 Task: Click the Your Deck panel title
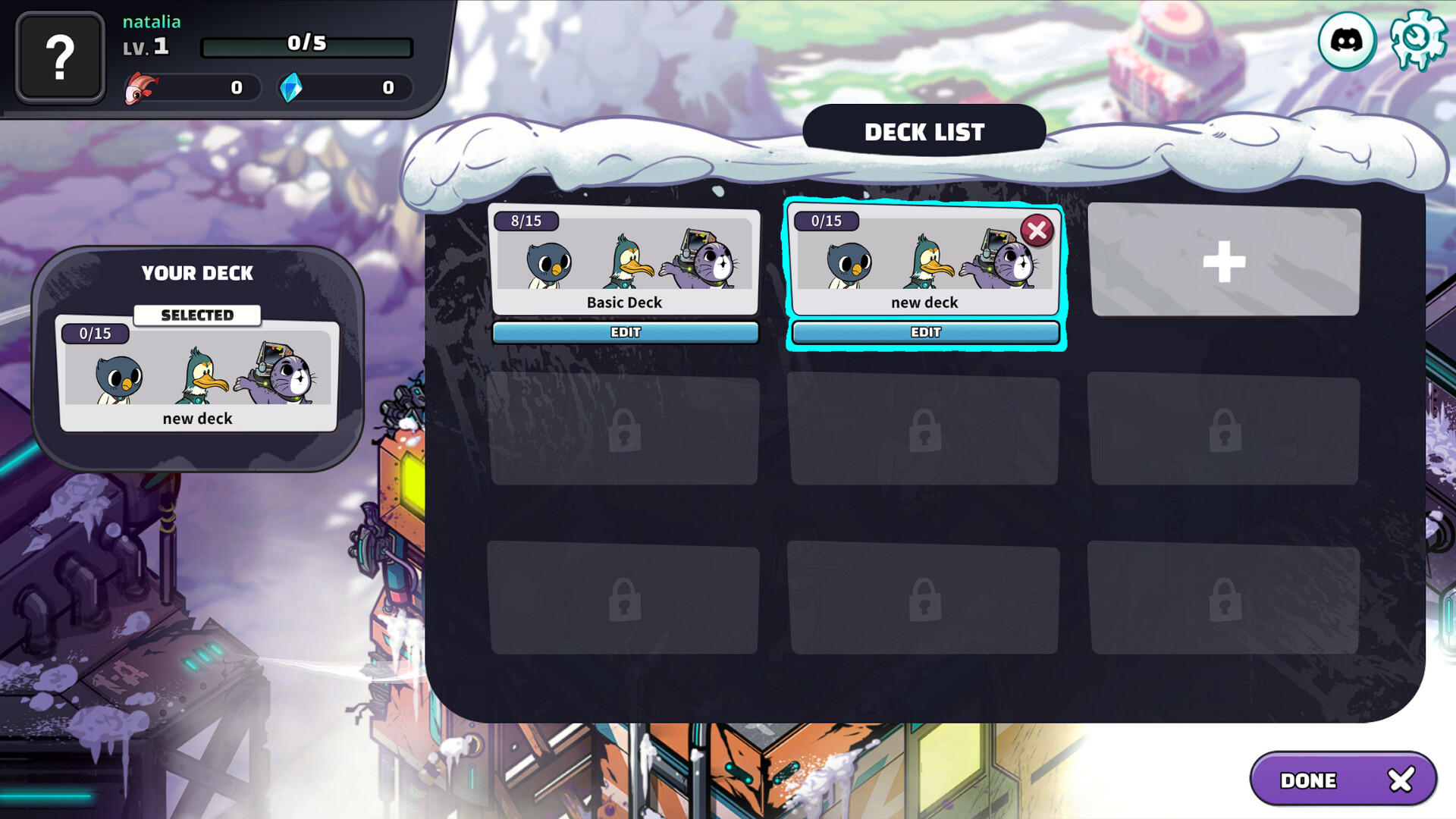(198, 274)
